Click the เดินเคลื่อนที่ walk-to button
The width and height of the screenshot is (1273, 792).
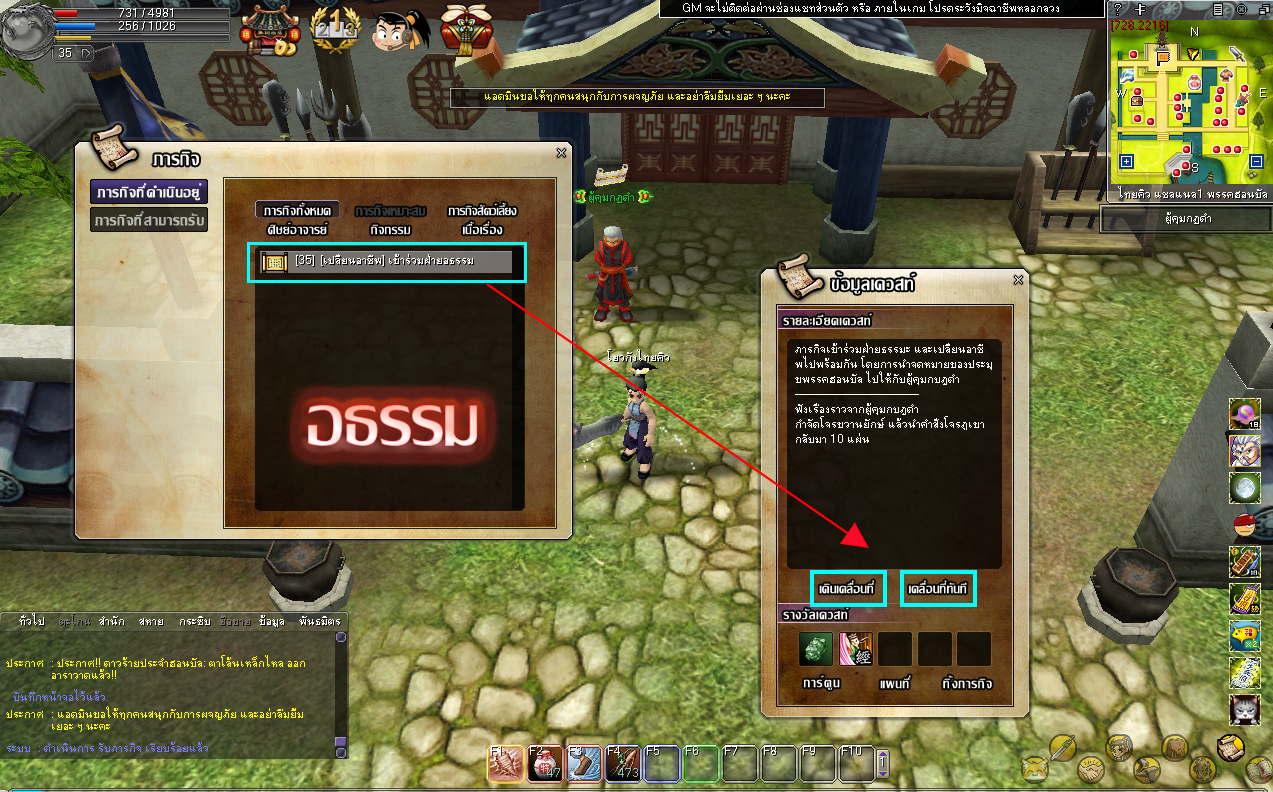pyautogui.click(x=848, y=590)
